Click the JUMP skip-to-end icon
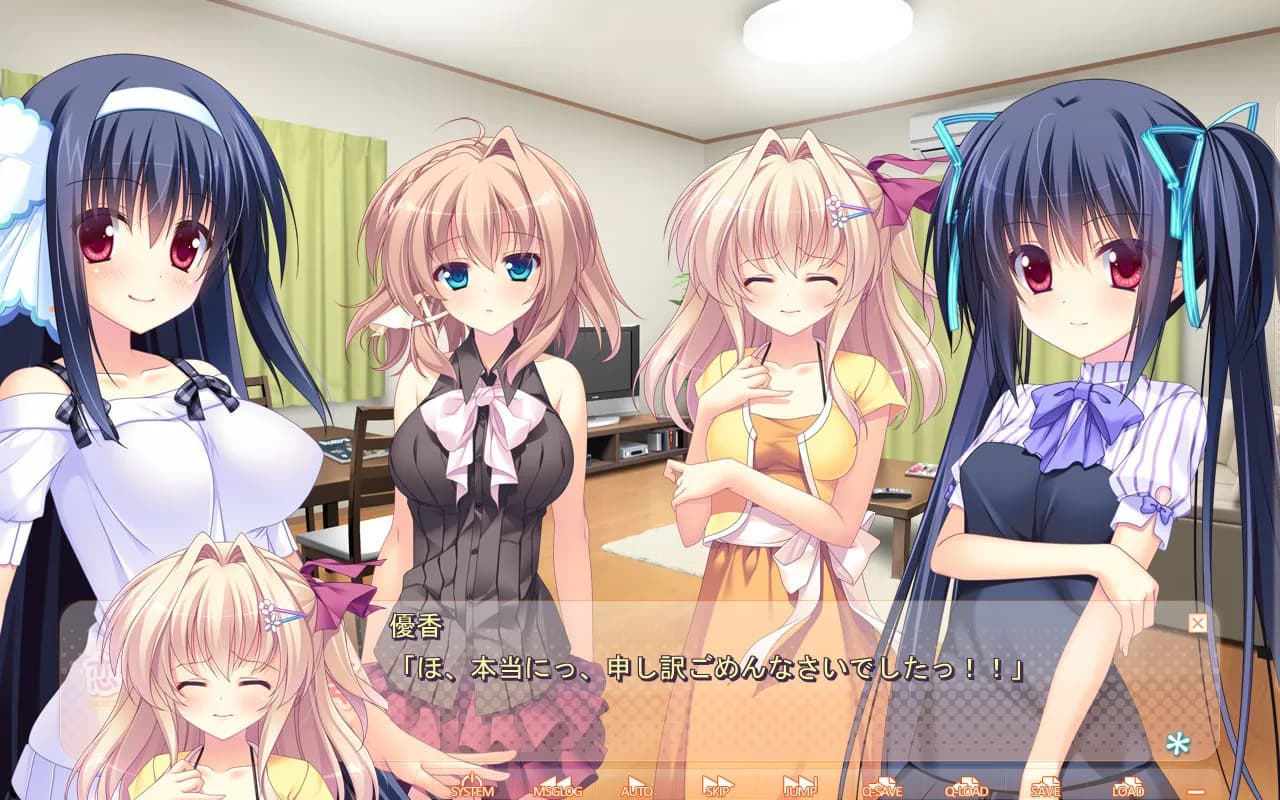1280x800 pixels. click(x=800, y=780)
